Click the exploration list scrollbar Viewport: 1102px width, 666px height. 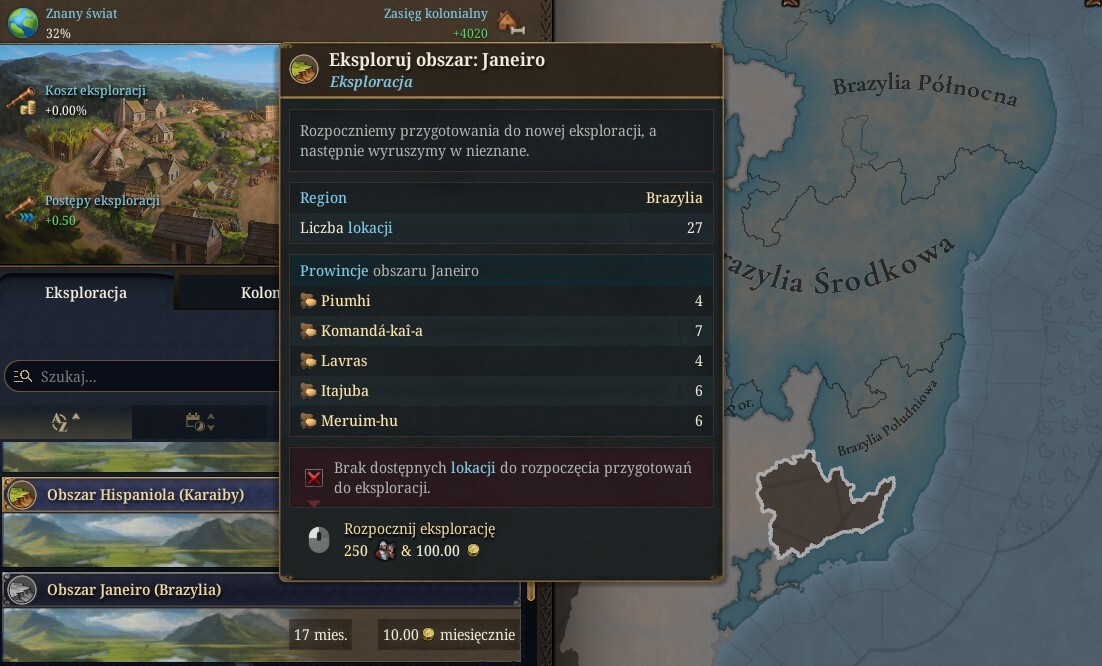point(531,590)
